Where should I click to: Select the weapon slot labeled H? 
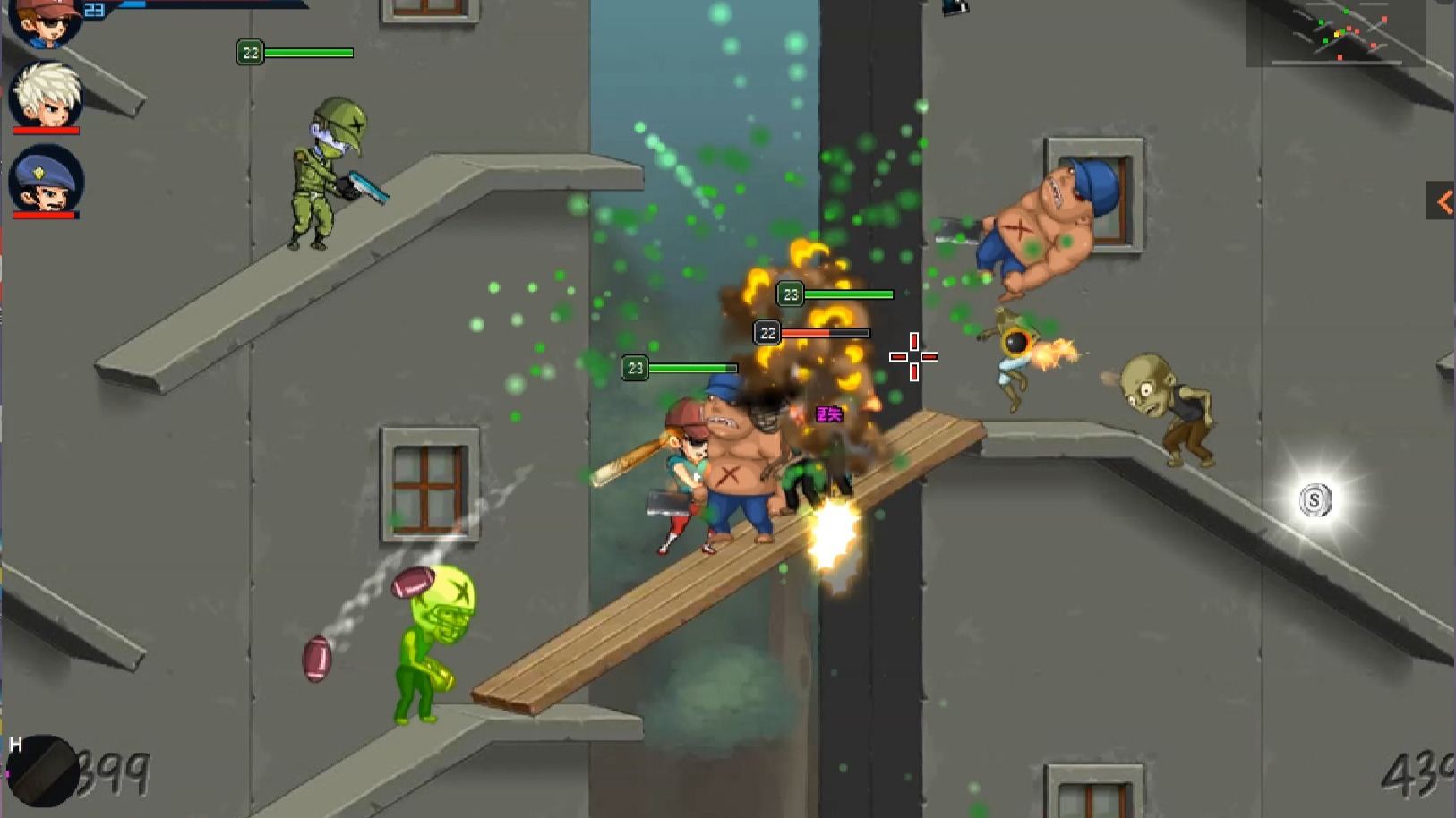point(42,771)
